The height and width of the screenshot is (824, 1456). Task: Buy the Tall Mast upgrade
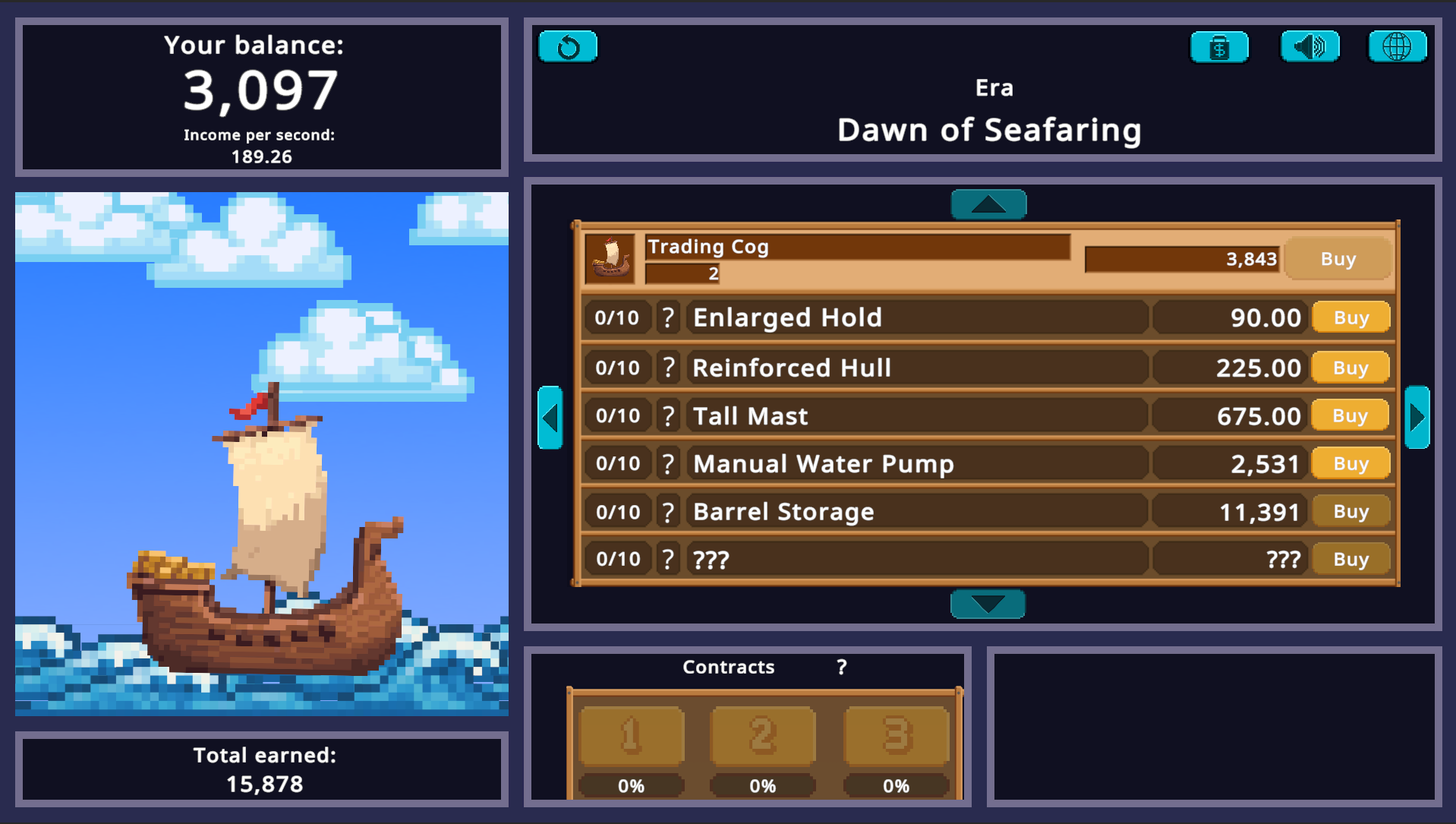point(1350,415)
